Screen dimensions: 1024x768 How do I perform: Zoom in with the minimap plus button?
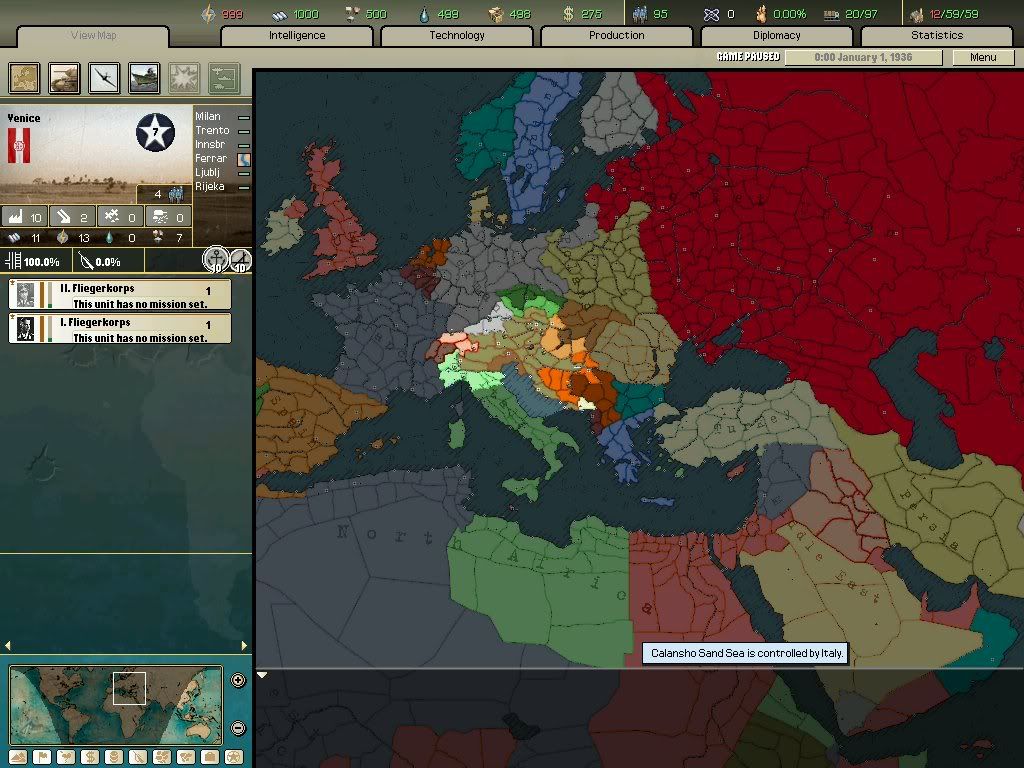click(238, 681)
